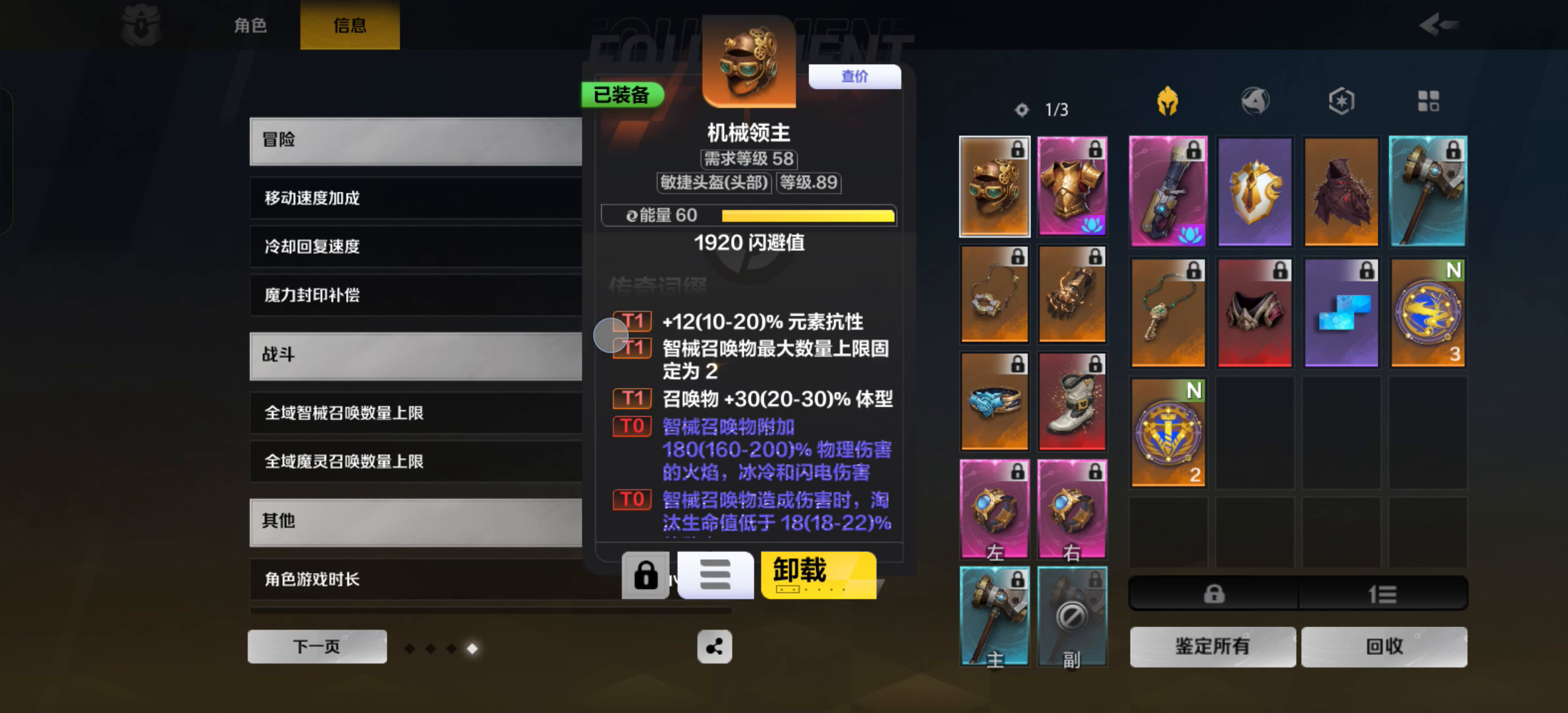Click the share icon below the stats panel
The height and width of the screenshot is (713, 1568).
coord(715,647)
